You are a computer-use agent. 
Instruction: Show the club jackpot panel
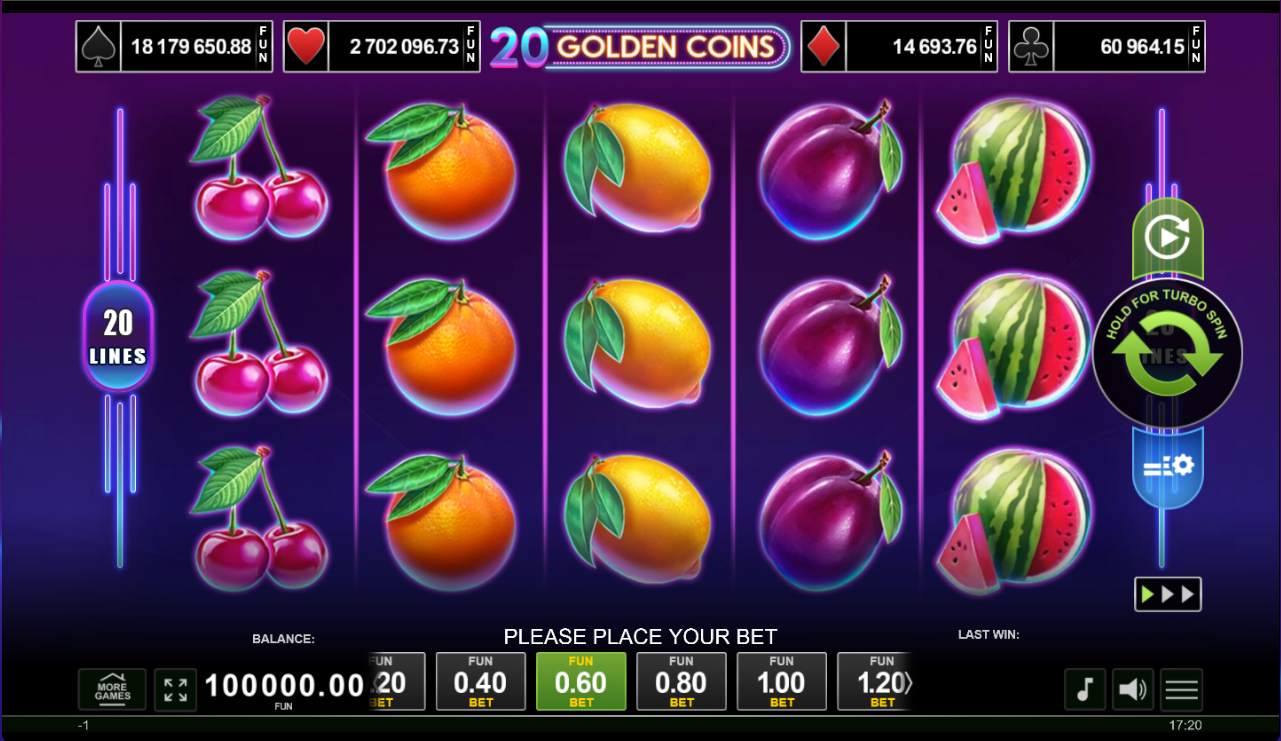pos(1107,47)
